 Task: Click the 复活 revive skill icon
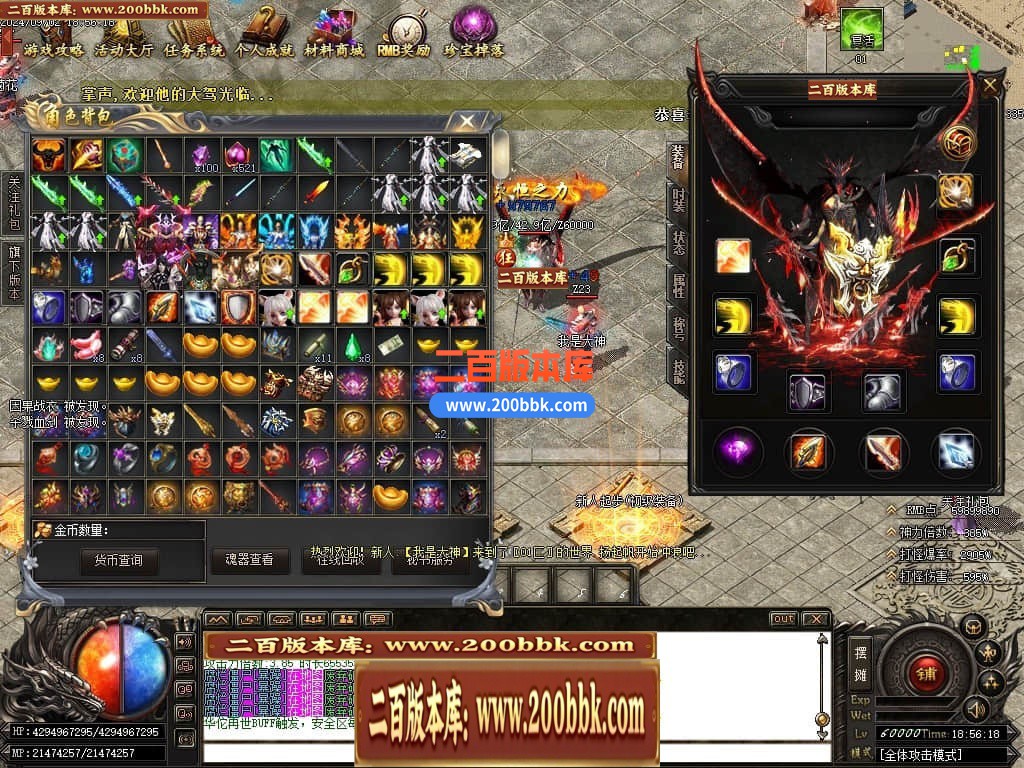861,30
